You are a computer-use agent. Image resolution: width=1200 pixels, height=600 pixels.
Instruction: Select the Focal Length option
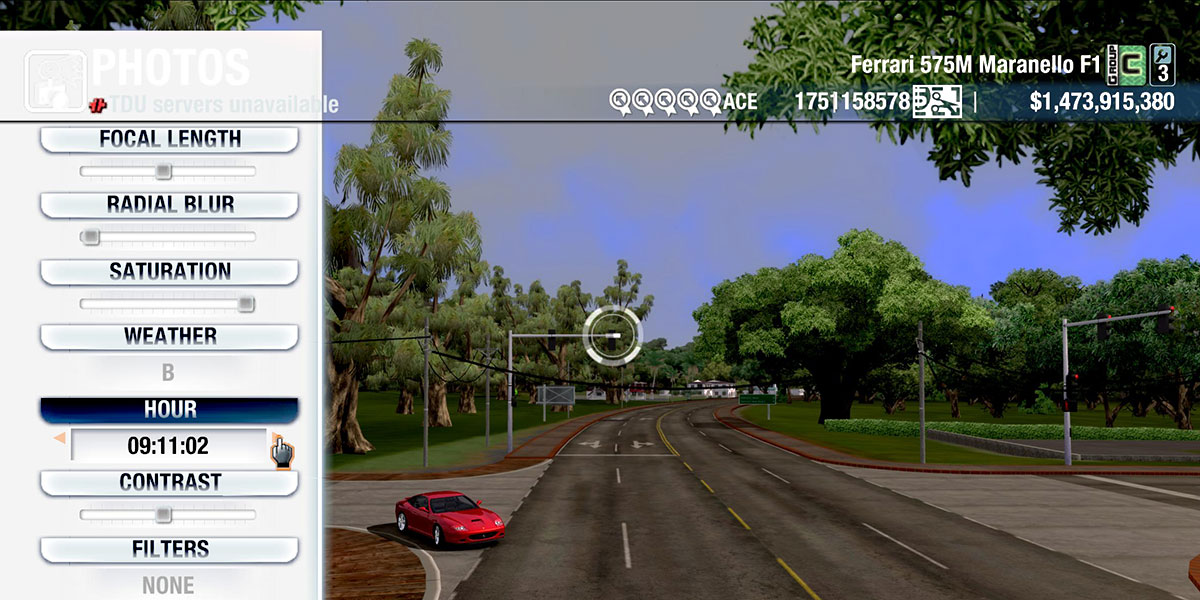coord(169,140)
